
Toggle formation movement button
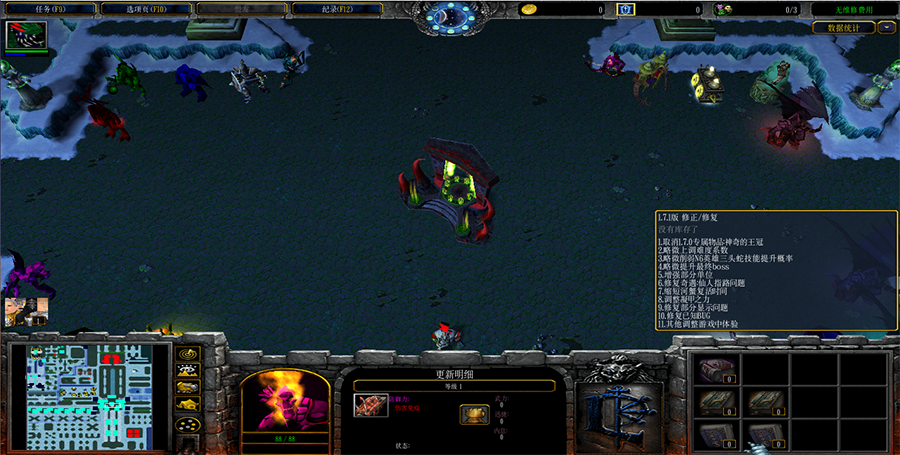[x=187, y=424]
